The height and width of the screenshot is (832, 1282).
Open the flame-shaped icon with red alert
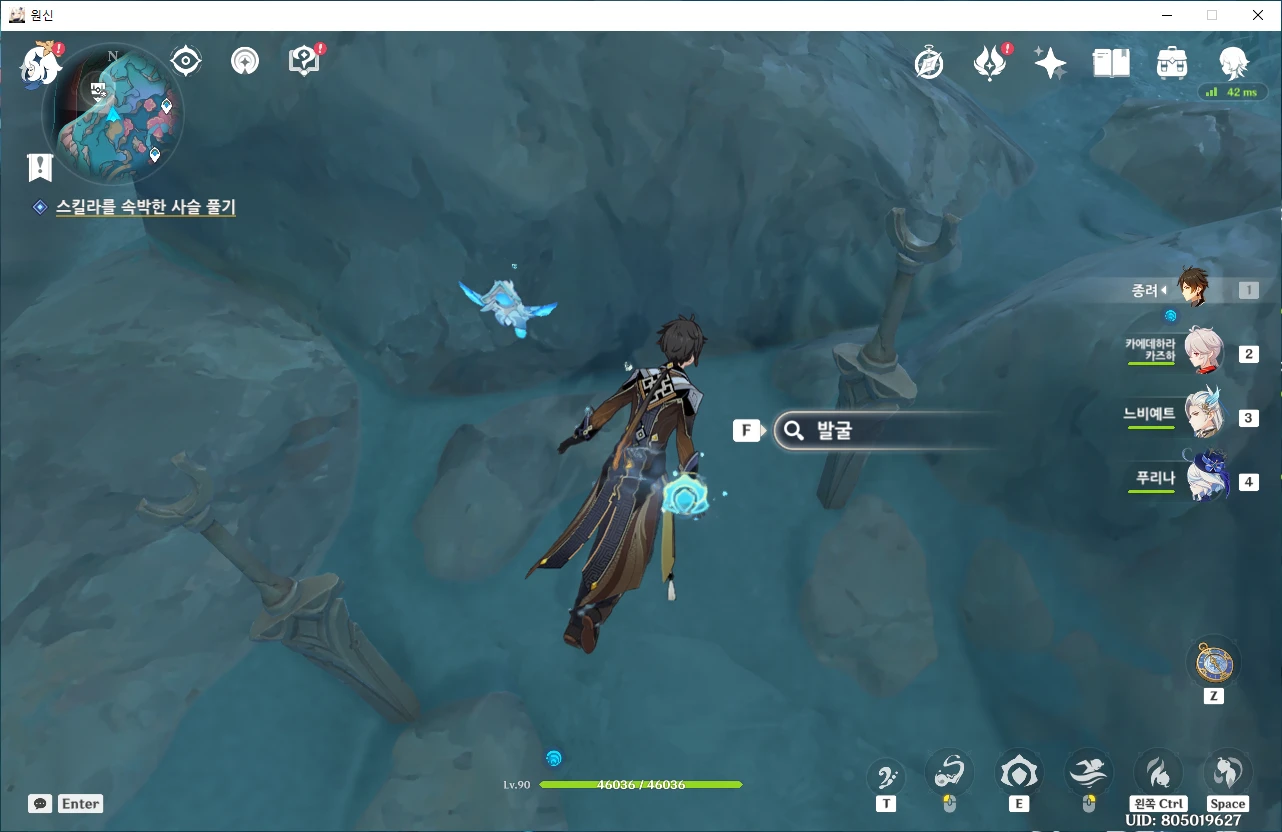pyautogui.click(x=990, y=64)
